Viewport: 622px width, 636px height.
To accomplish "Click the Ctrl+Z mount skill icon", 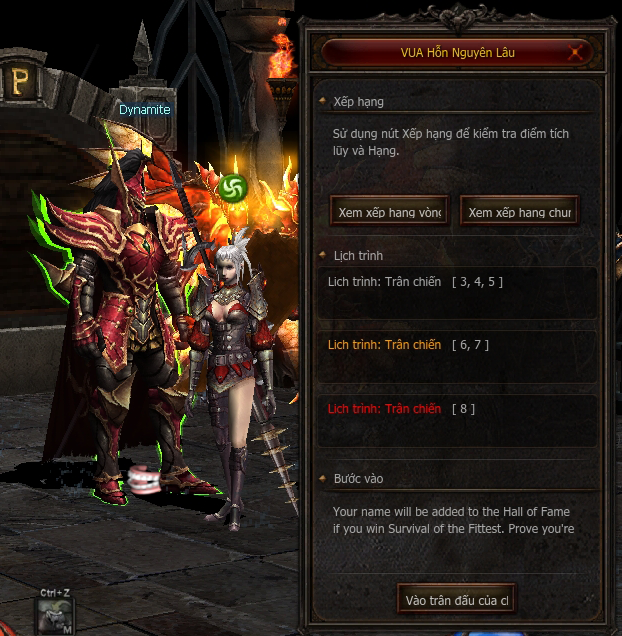I will (53, 617).
